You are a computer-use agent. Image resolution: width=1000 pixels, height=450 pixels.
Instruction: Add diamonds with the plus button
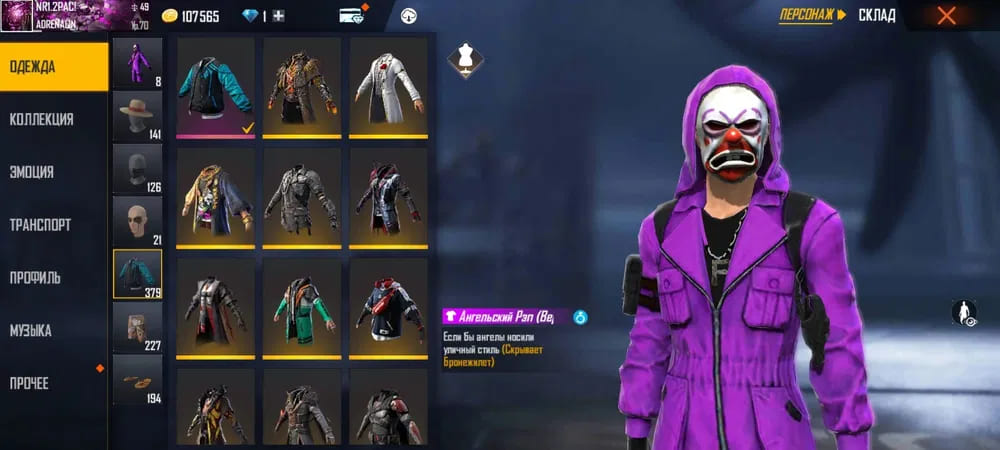278,16
